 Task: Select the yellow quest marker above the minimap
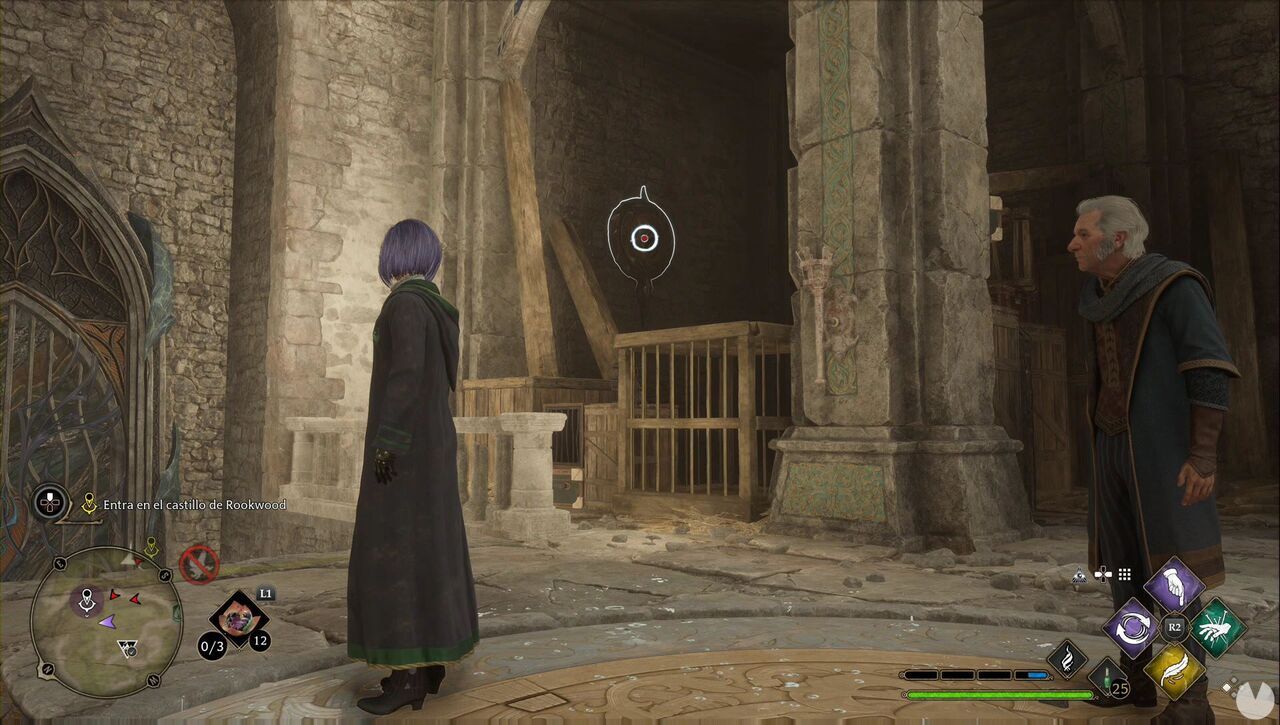pos(152,544)
